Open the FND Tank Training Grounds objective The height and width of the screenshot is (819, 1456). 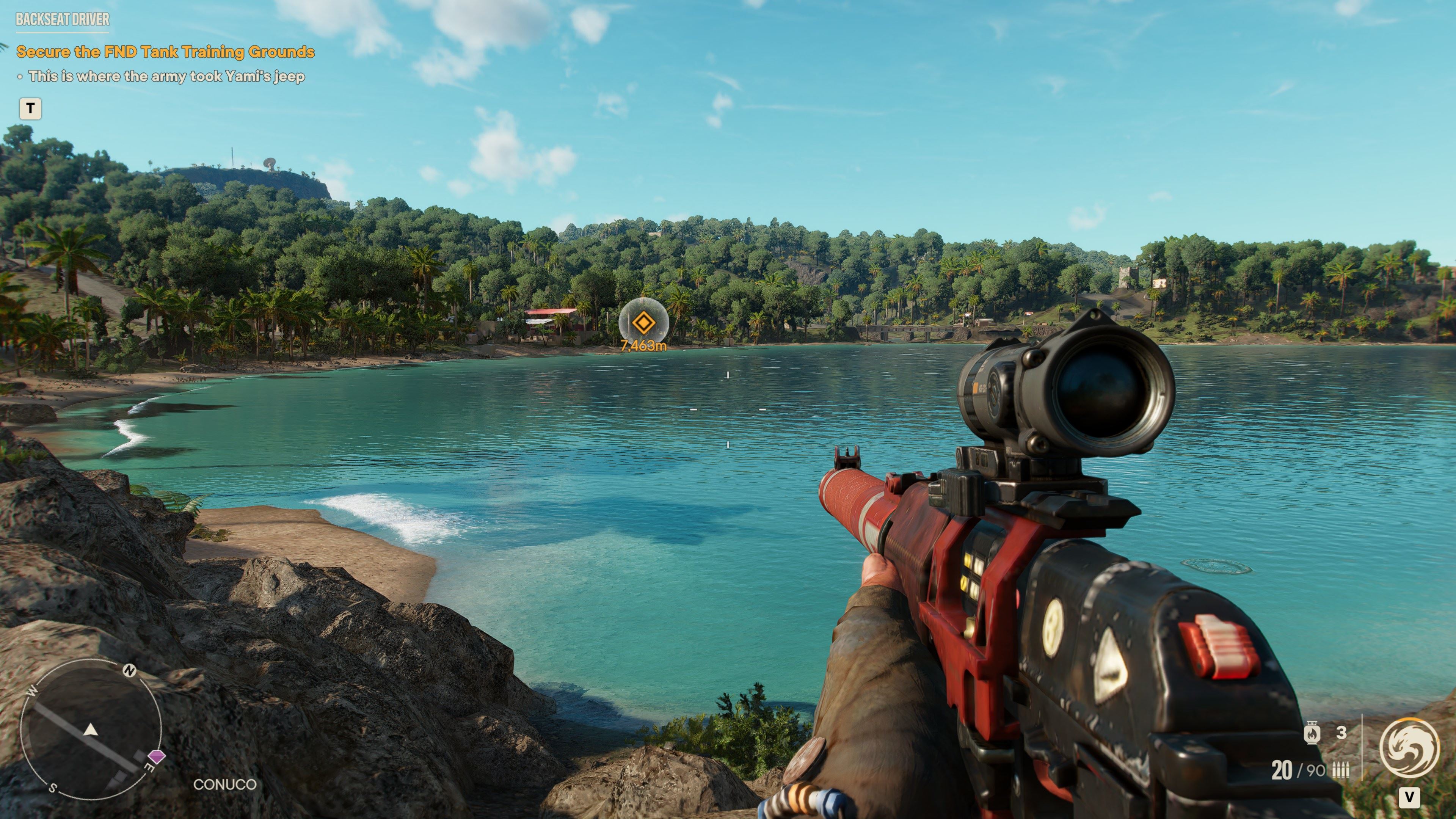165,52
